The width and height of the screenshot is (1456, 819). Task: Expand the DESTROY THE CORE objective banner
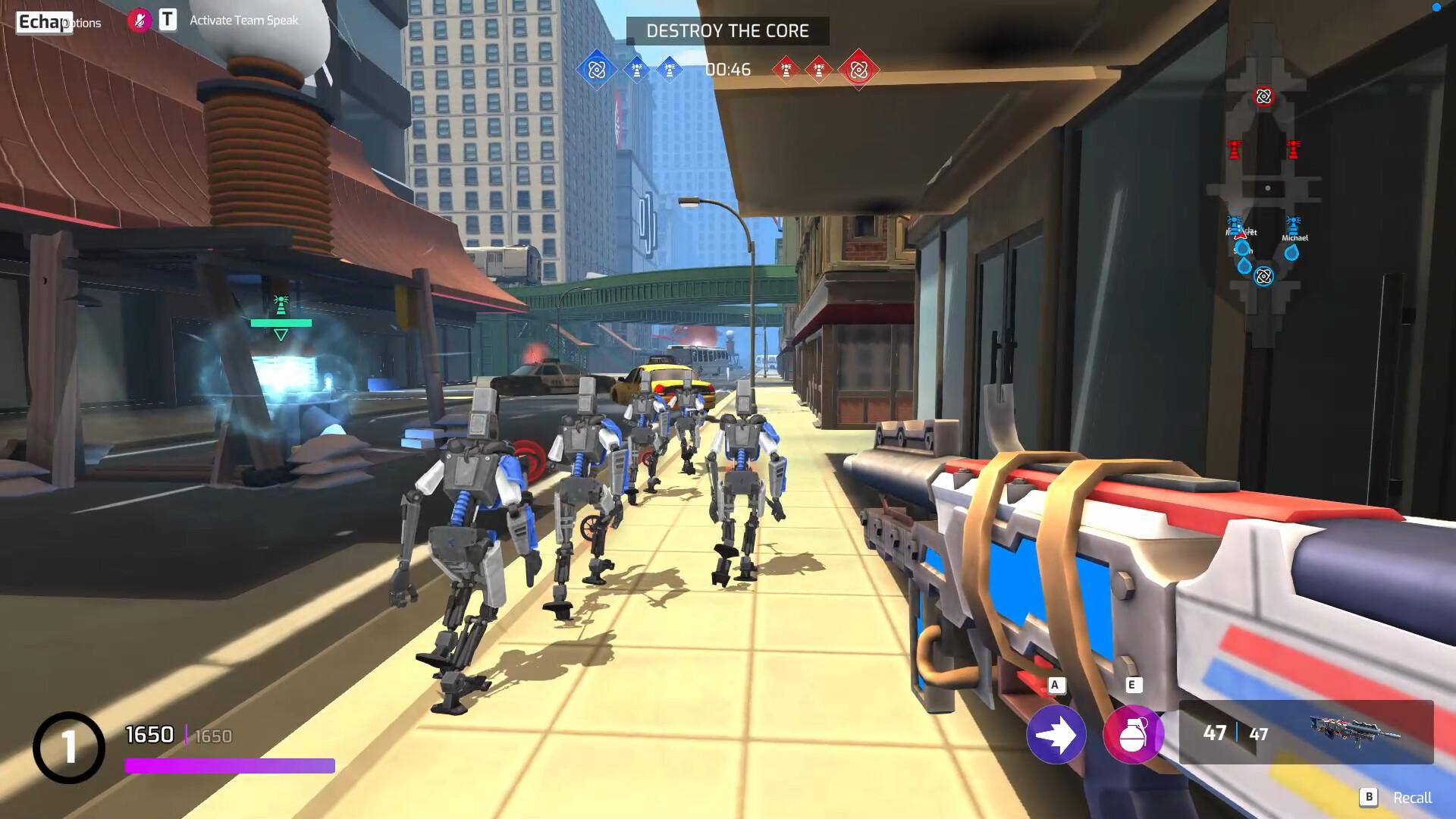[728, 32]
